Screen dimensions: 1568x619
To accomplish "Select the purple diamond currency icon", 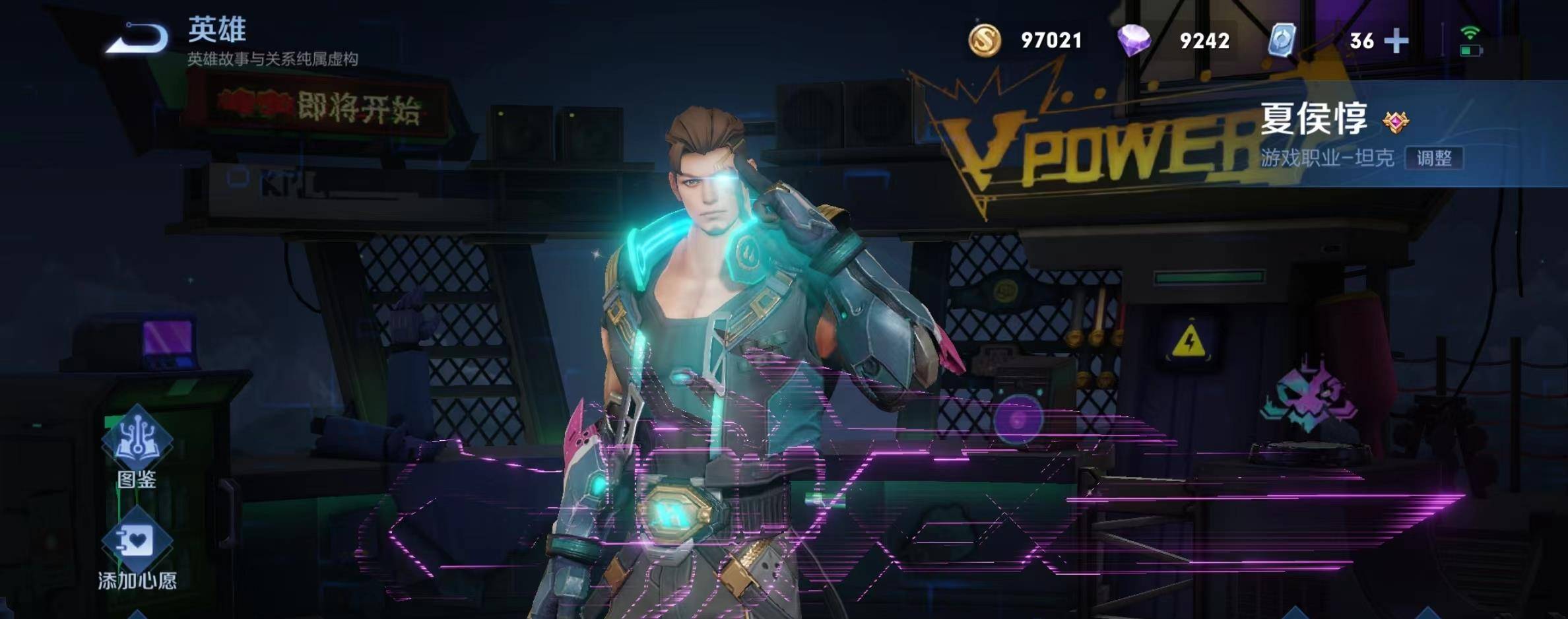I will (x=1134, y=40).
